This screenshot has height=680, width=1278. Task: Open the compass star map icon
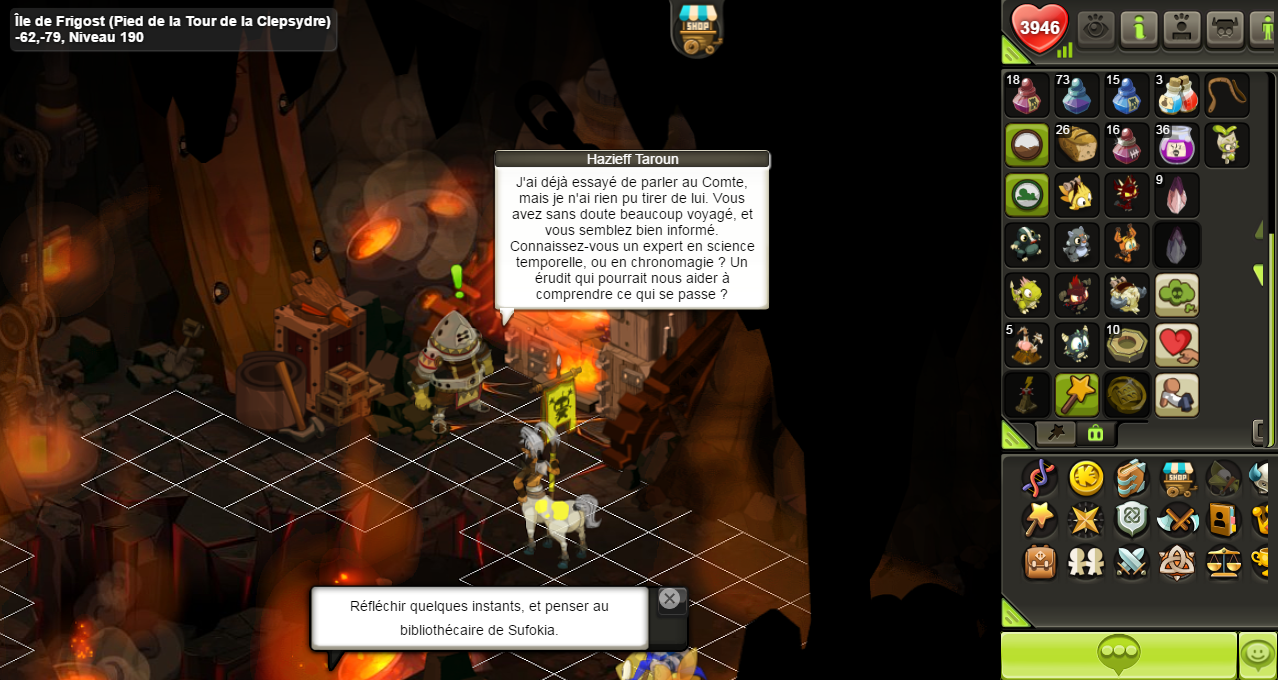click(x=1086, y=520)
